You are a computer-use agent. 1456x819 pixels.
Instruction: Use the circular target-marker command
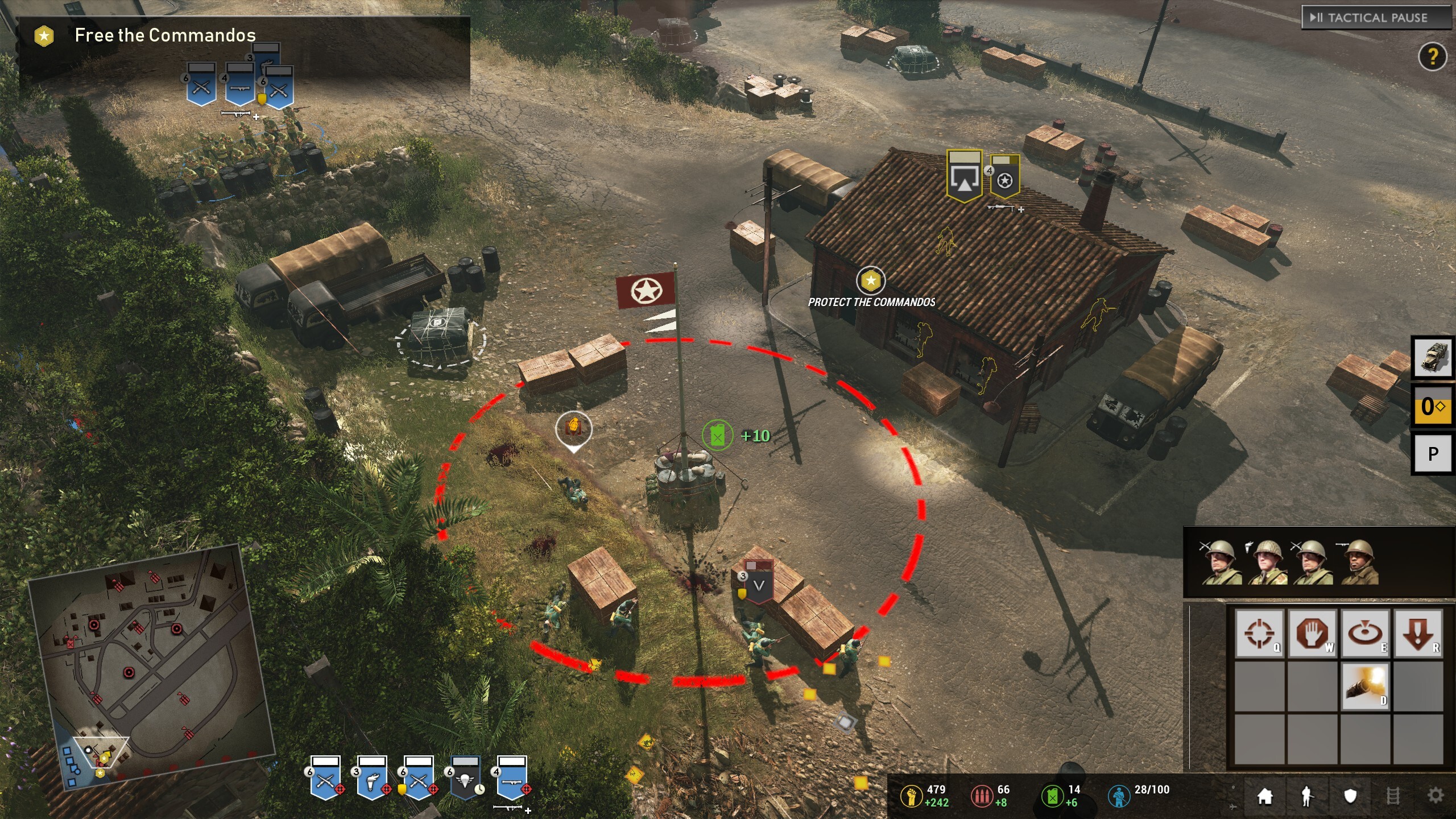coord(1365,632)
